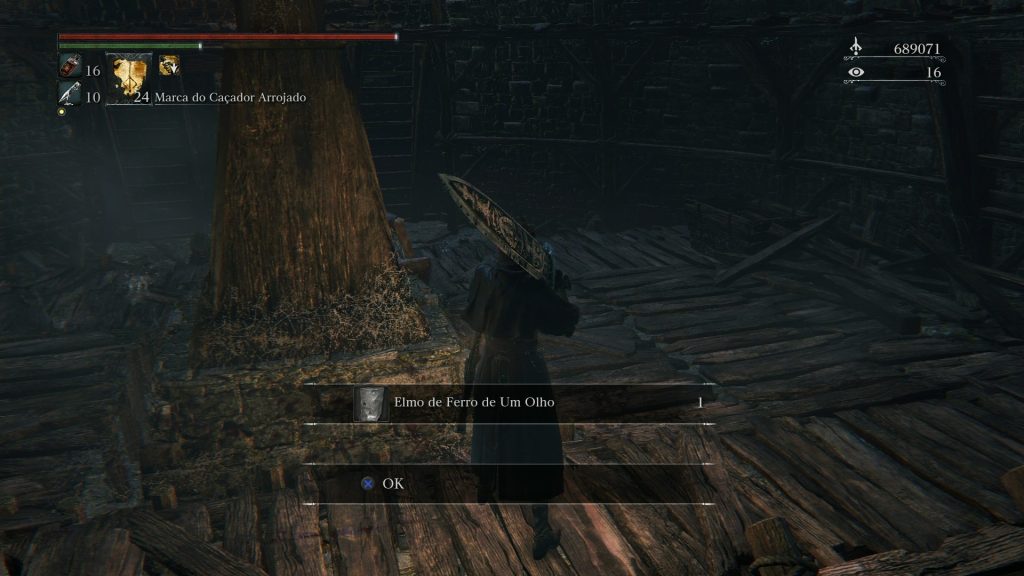The image size is (1024, 576).
Task: Activate the Marca do Caçador Arrojado item slot
Action: pyautogui.click(x=129, y=79)
